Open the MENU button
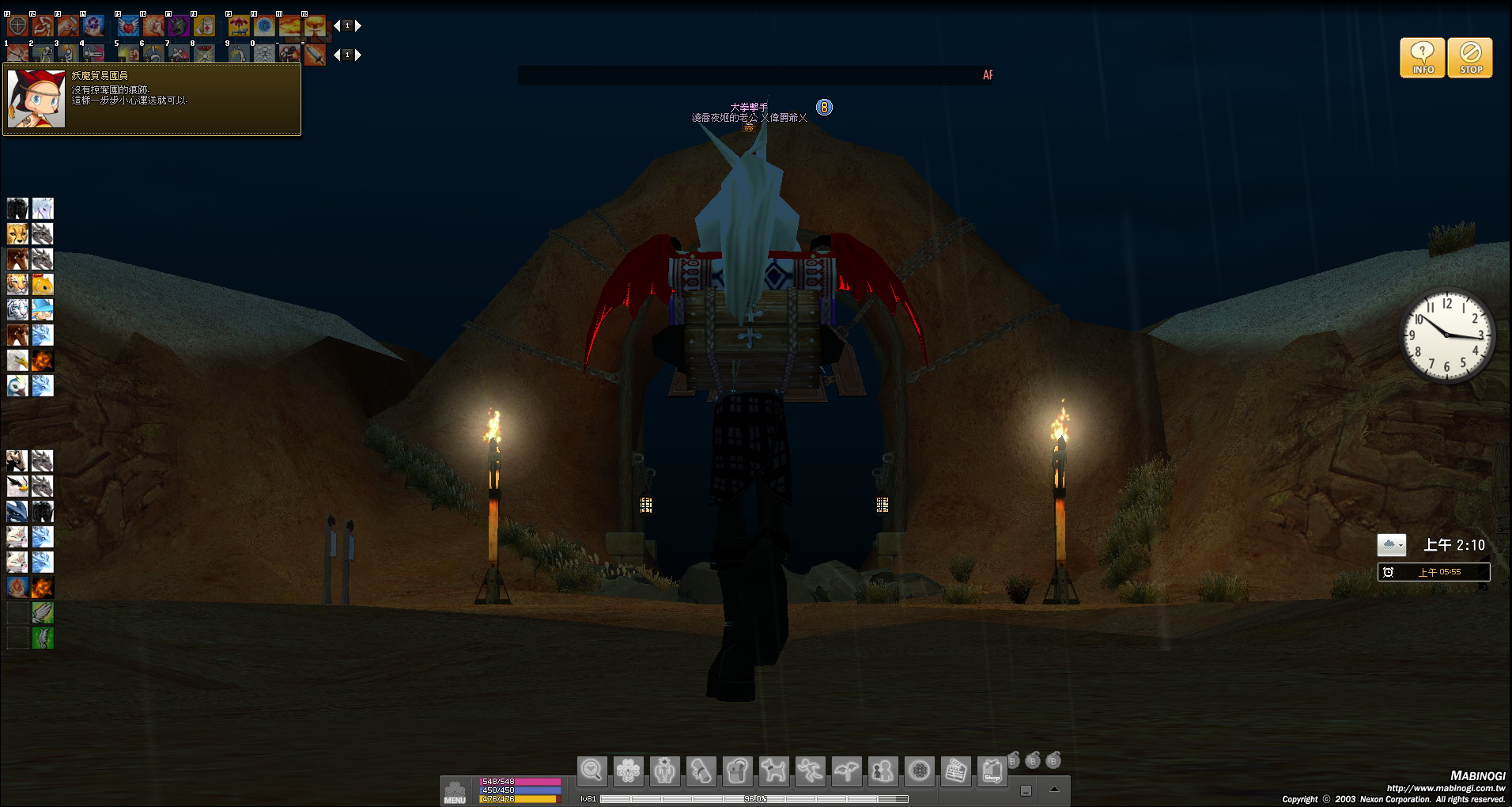1512x807 pixels. (x=455, y=791)
